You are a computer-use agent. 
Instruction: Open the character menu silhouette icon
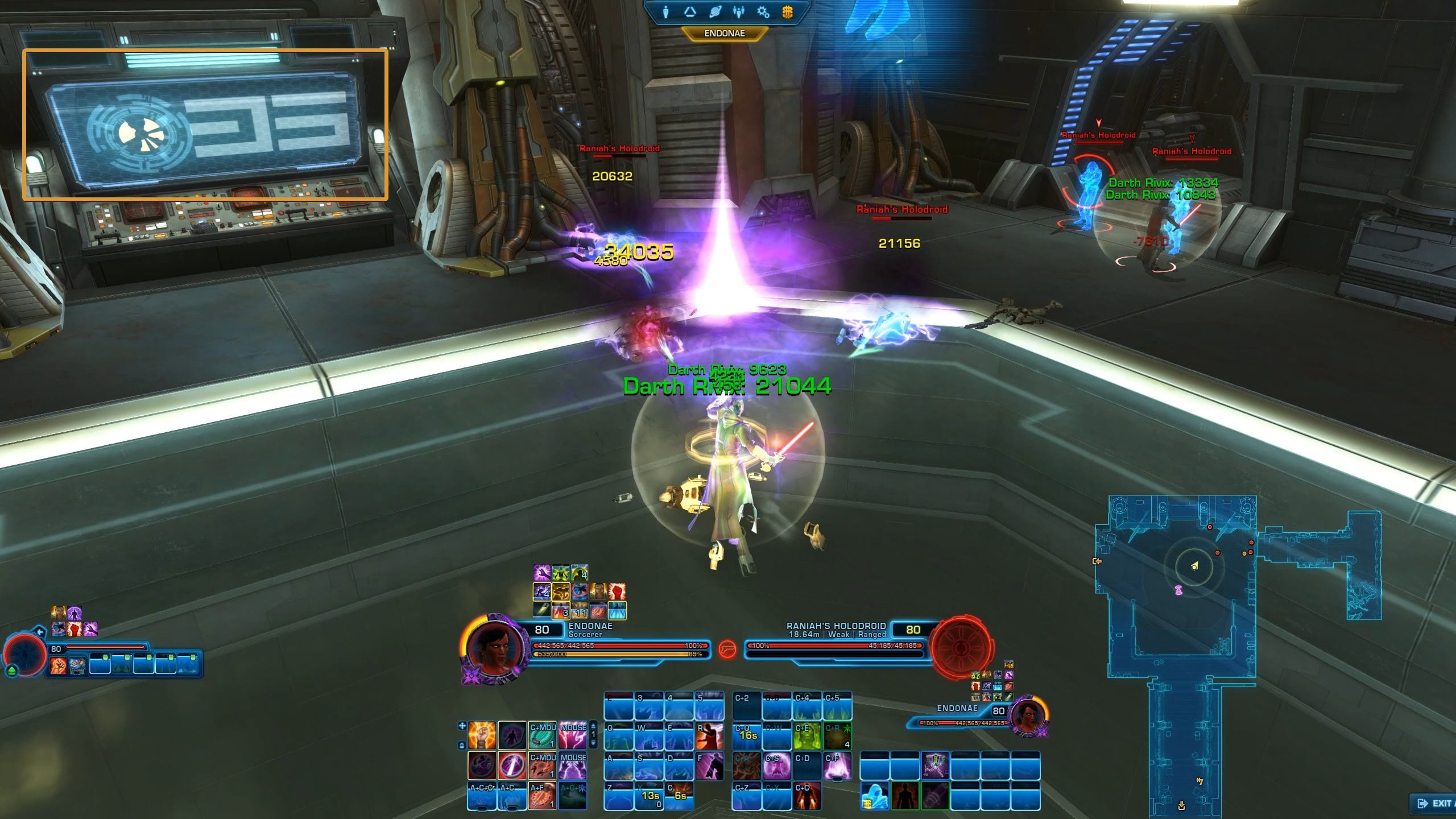[665, 12]
